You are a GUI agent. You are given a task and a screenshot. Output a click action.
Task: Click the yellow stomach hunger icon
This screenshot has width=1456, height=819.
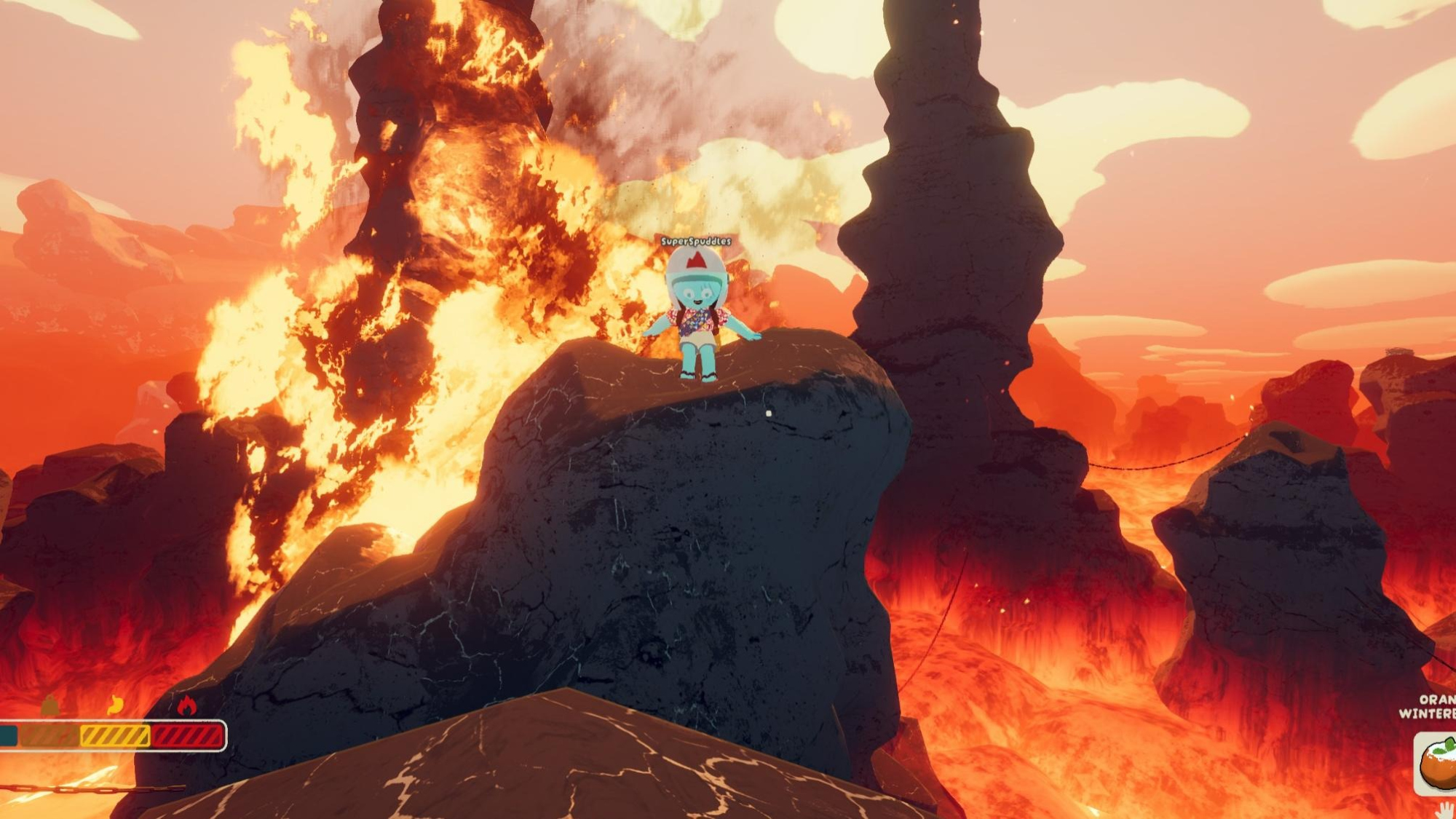tap(115, 705)
